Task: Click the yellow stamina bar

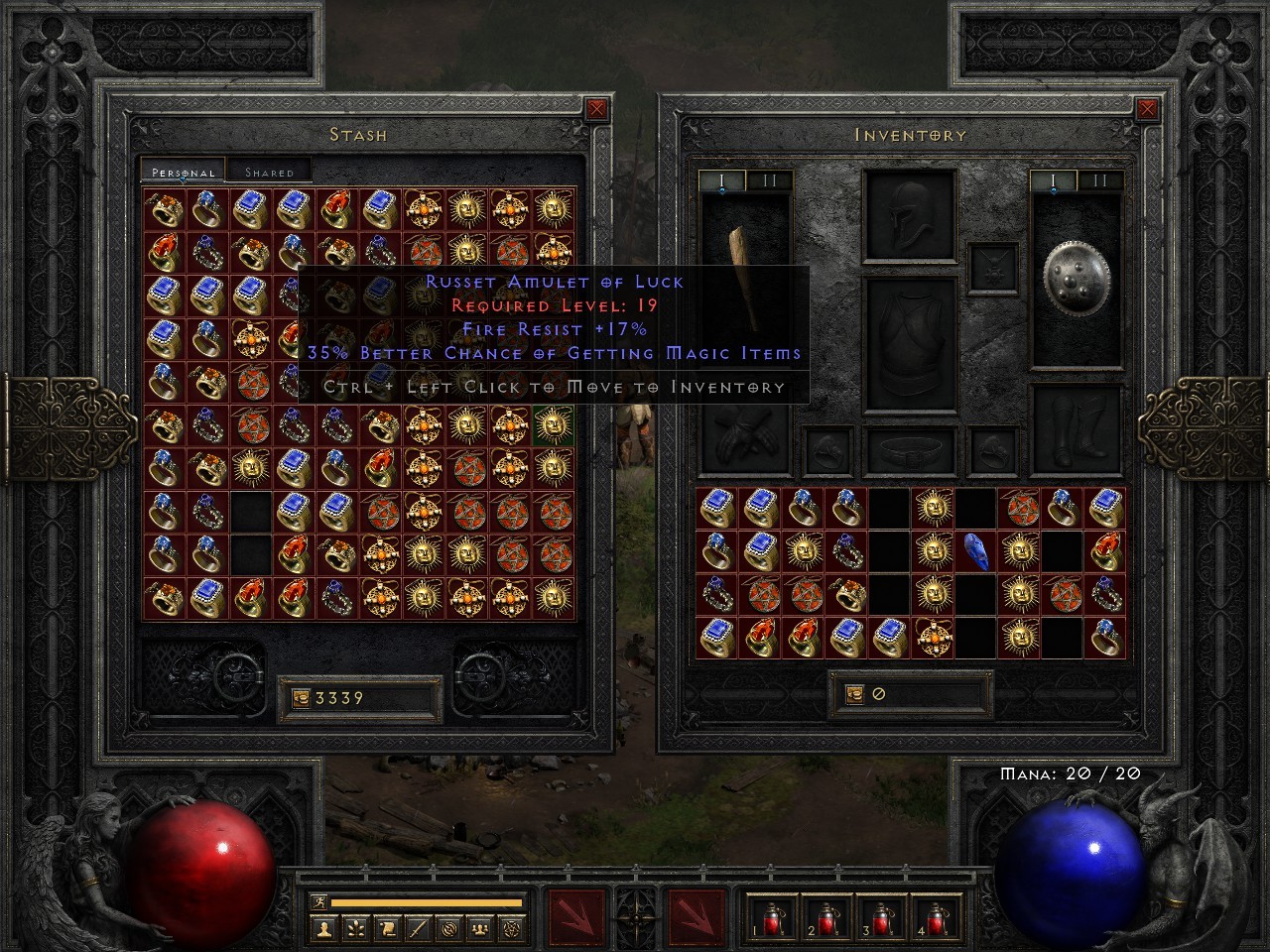Action: [427, 904]
